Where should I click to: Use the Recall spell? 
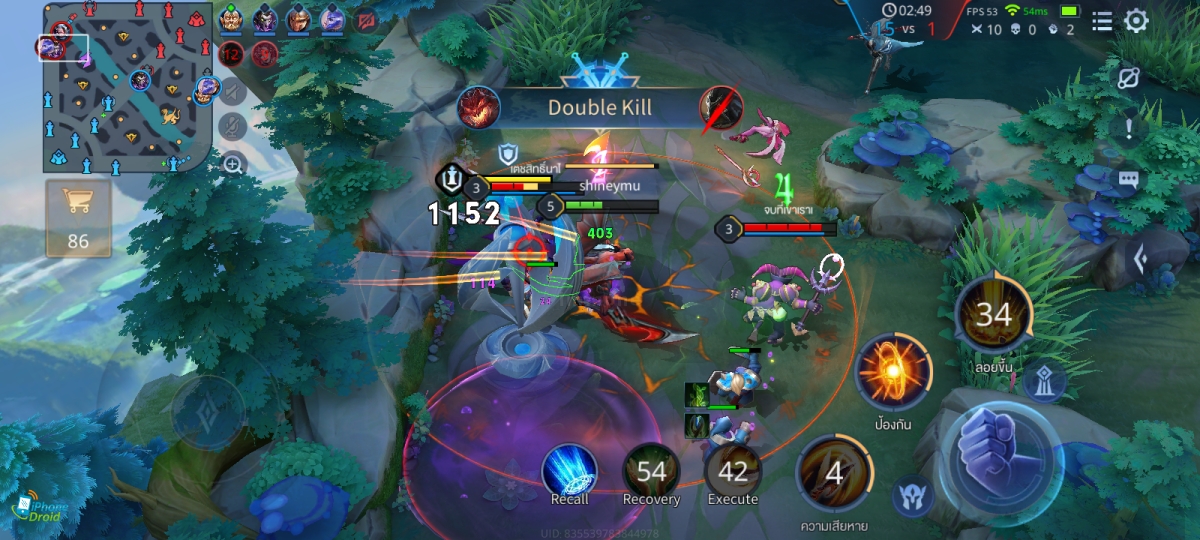point(570,472)
